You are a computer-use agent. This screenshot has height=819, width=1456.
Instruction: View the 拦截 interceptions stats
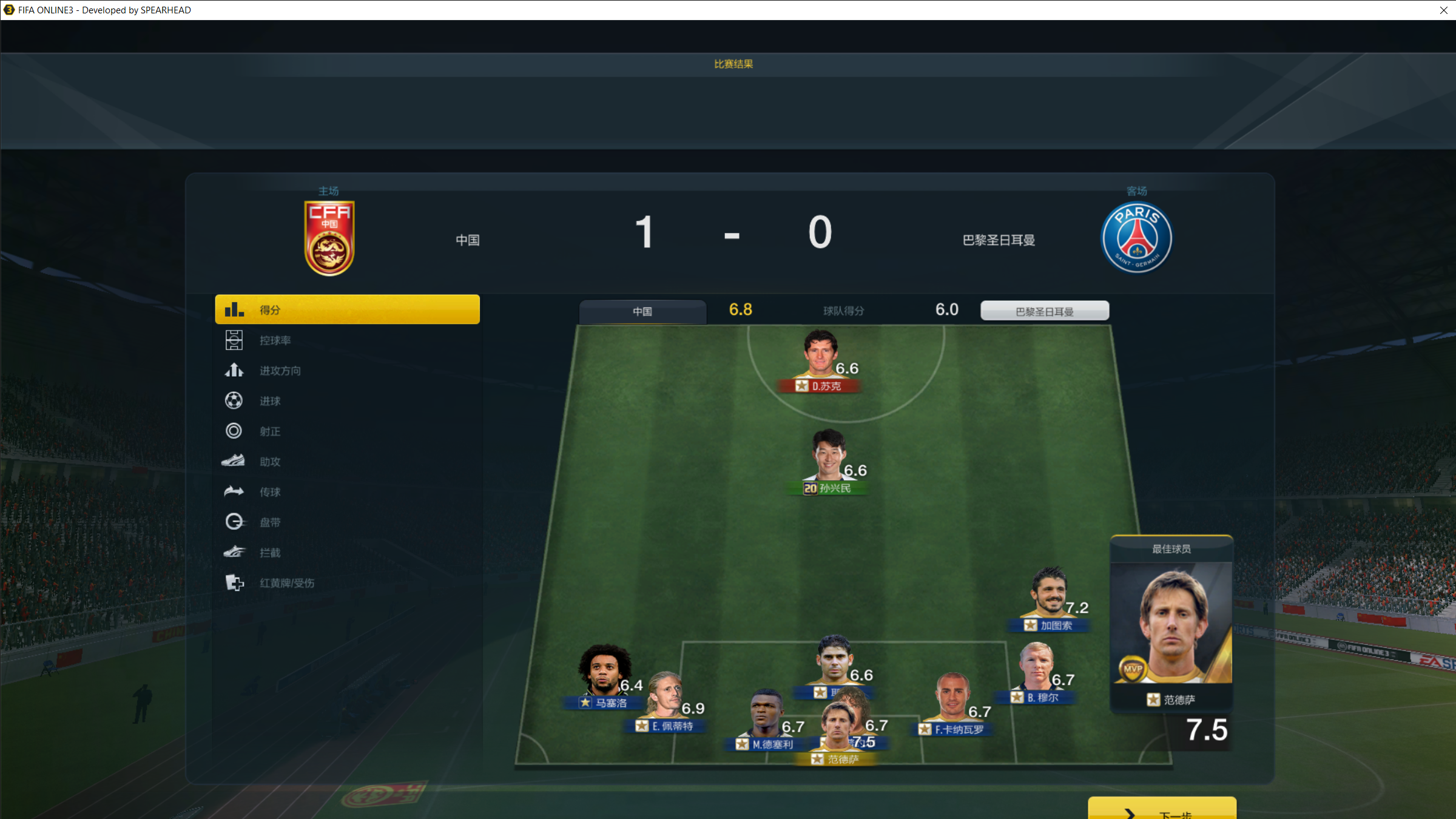click(x=270, y=553)
